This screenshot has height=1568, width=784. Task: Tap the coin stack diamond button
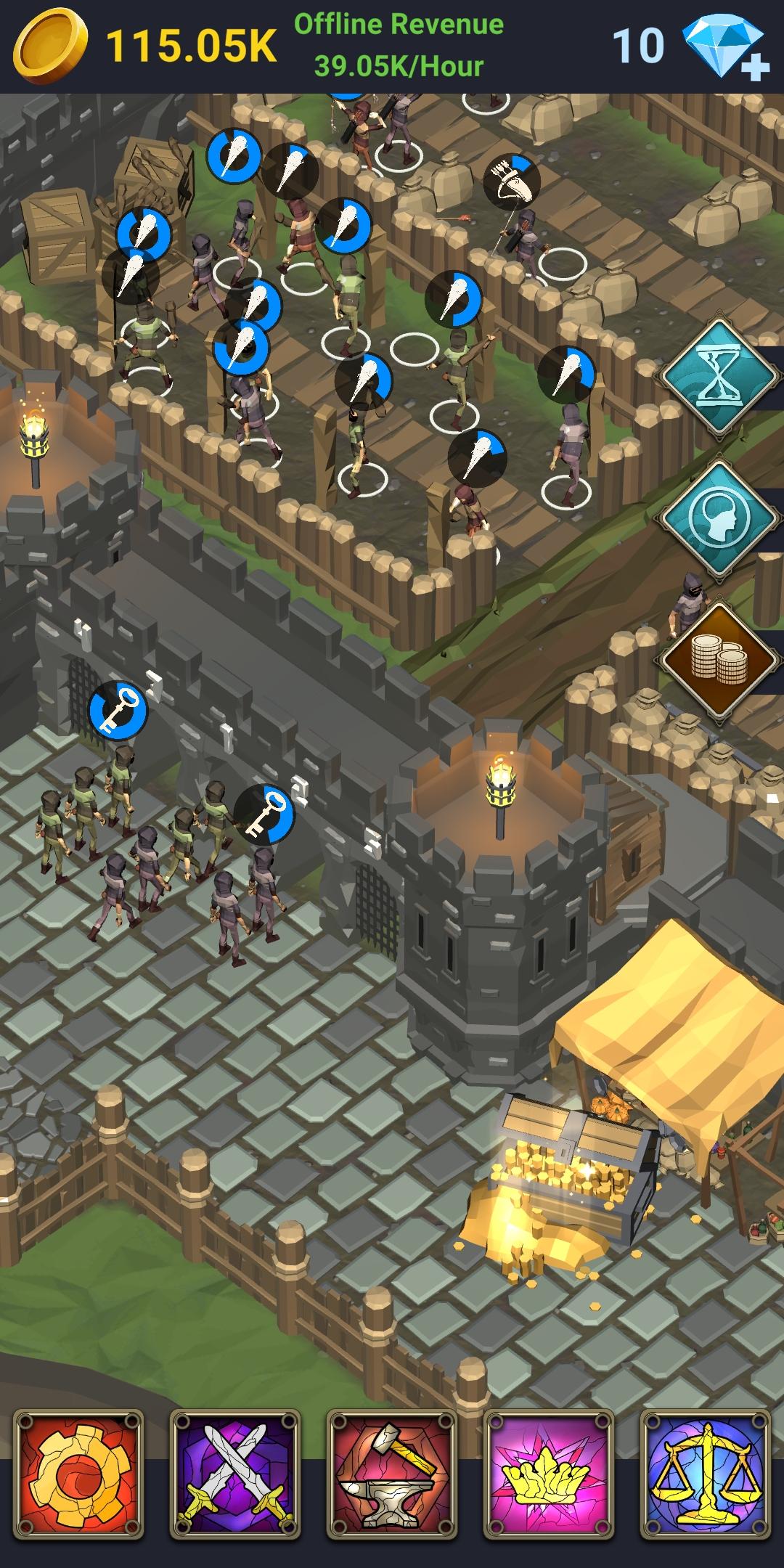pos(719,661)
